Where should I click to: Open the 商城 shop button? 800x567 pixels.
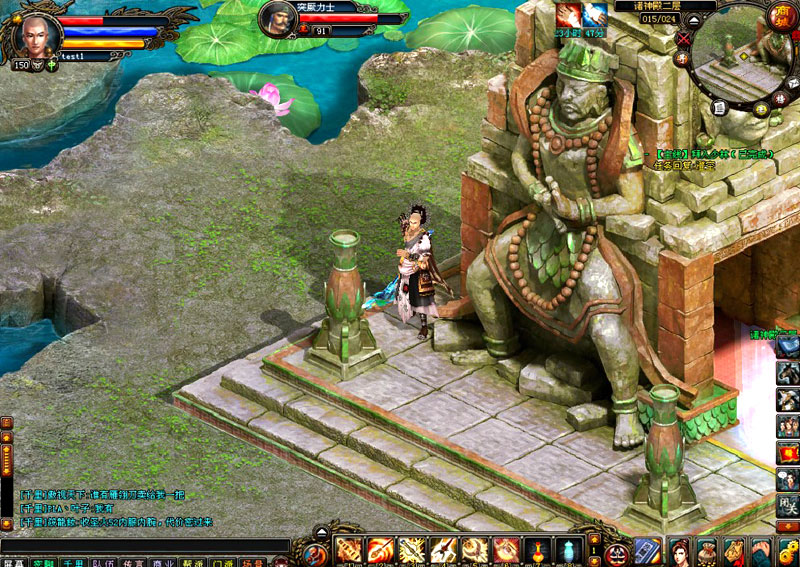click(x=781, y=15)
